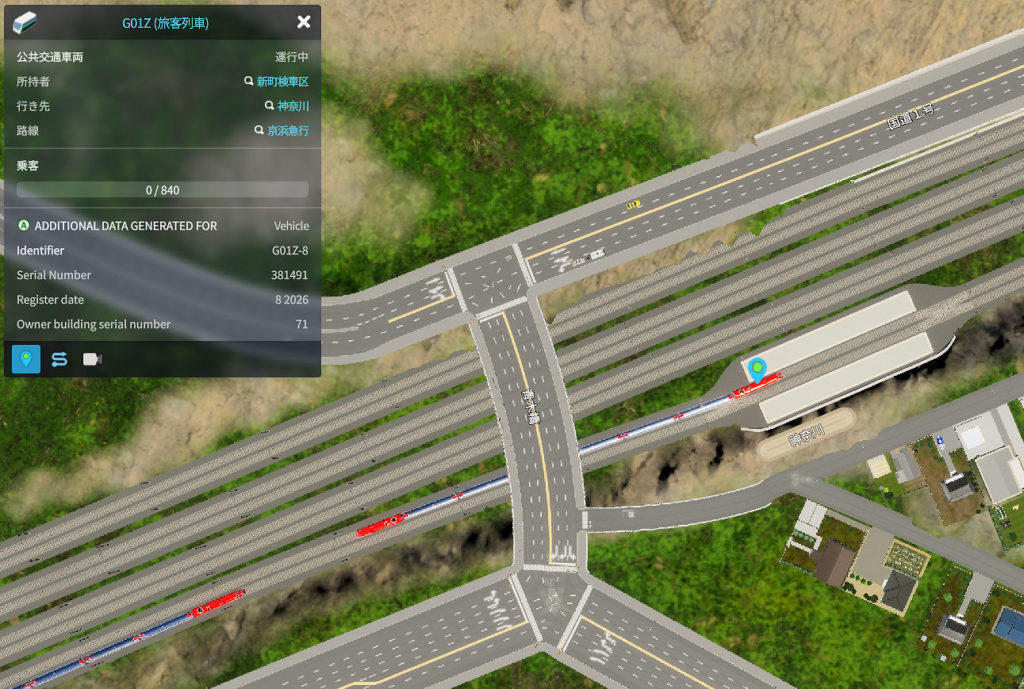Toggle the follow camera icon

click(92, 359)
